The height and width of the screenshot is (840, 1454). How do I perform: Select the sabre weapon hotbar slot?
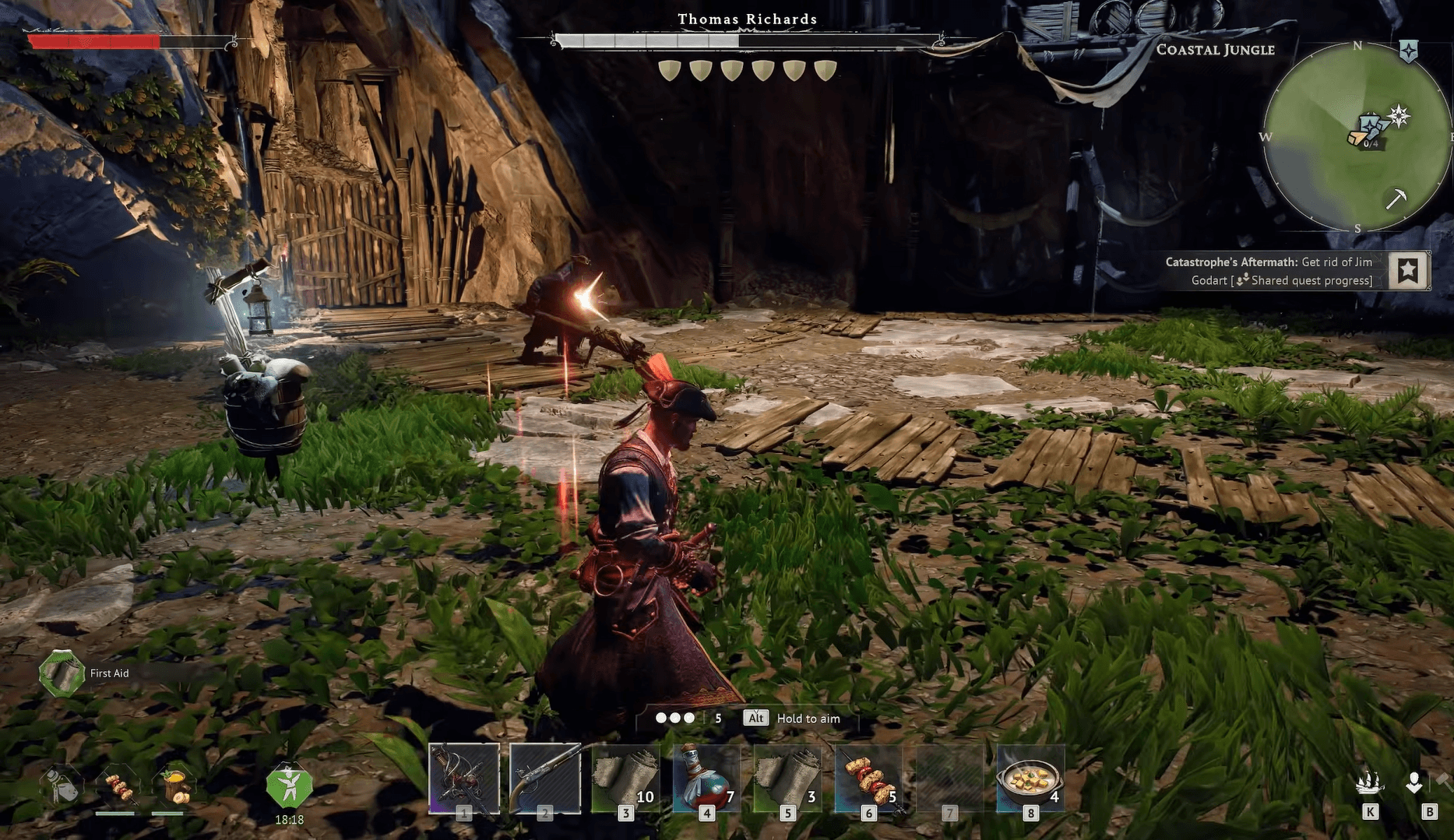[464, 778]
